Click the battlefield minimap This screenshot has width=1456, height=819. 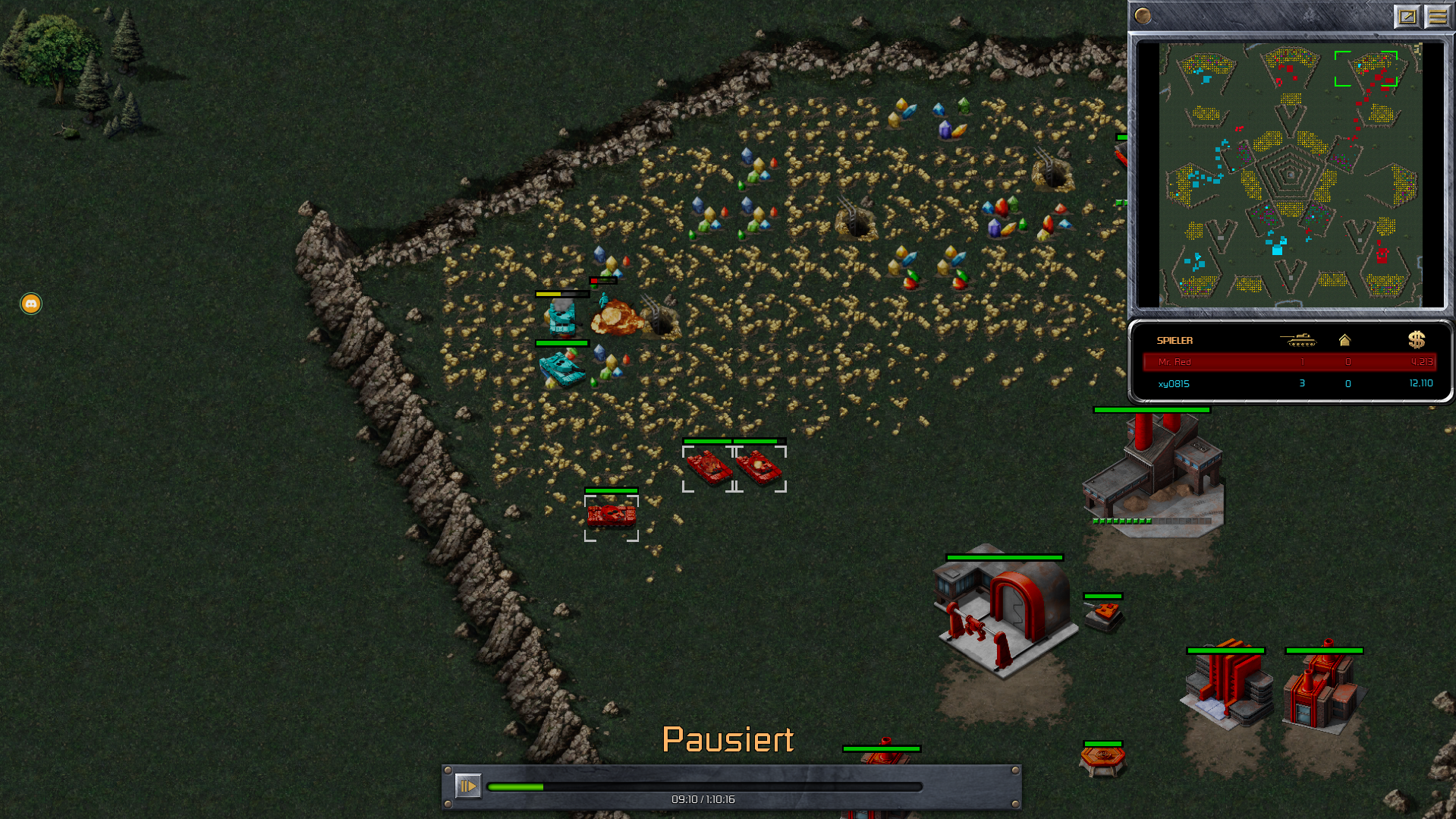[1290, 175]
